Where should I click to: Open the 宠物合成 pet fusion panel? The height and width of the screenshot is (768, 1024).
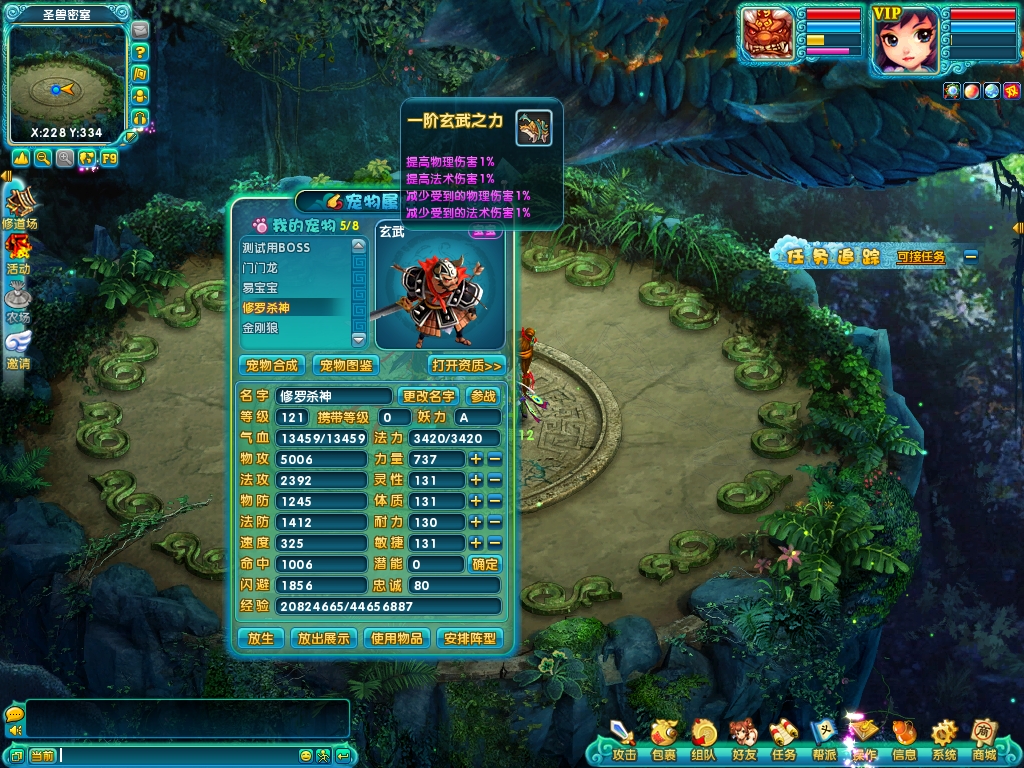pyautogui.click(x=273, y=365)
